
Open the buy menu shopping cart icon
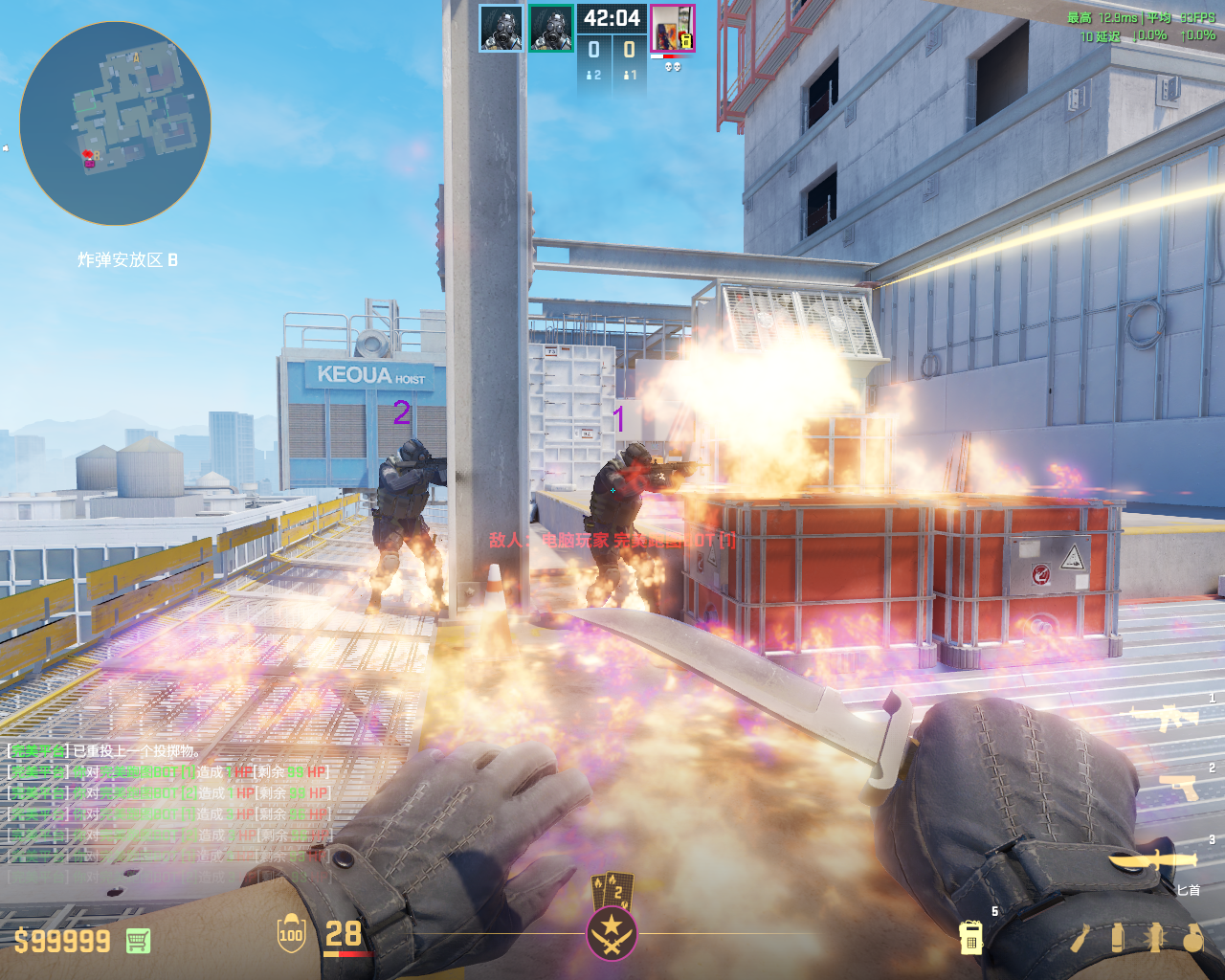click(138, 941)
